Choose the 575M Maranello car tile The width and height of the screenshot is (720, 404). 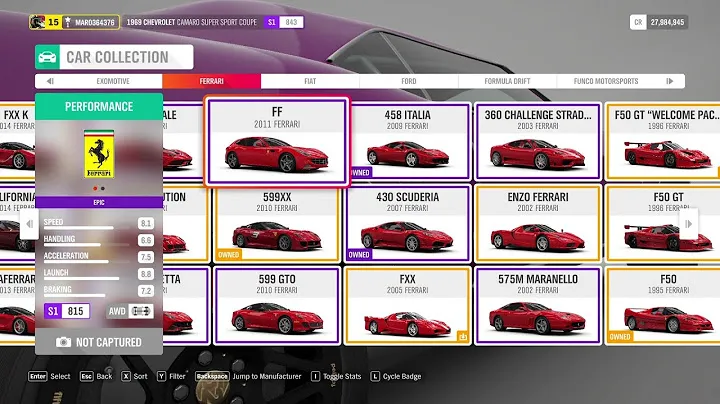(537, 305)
